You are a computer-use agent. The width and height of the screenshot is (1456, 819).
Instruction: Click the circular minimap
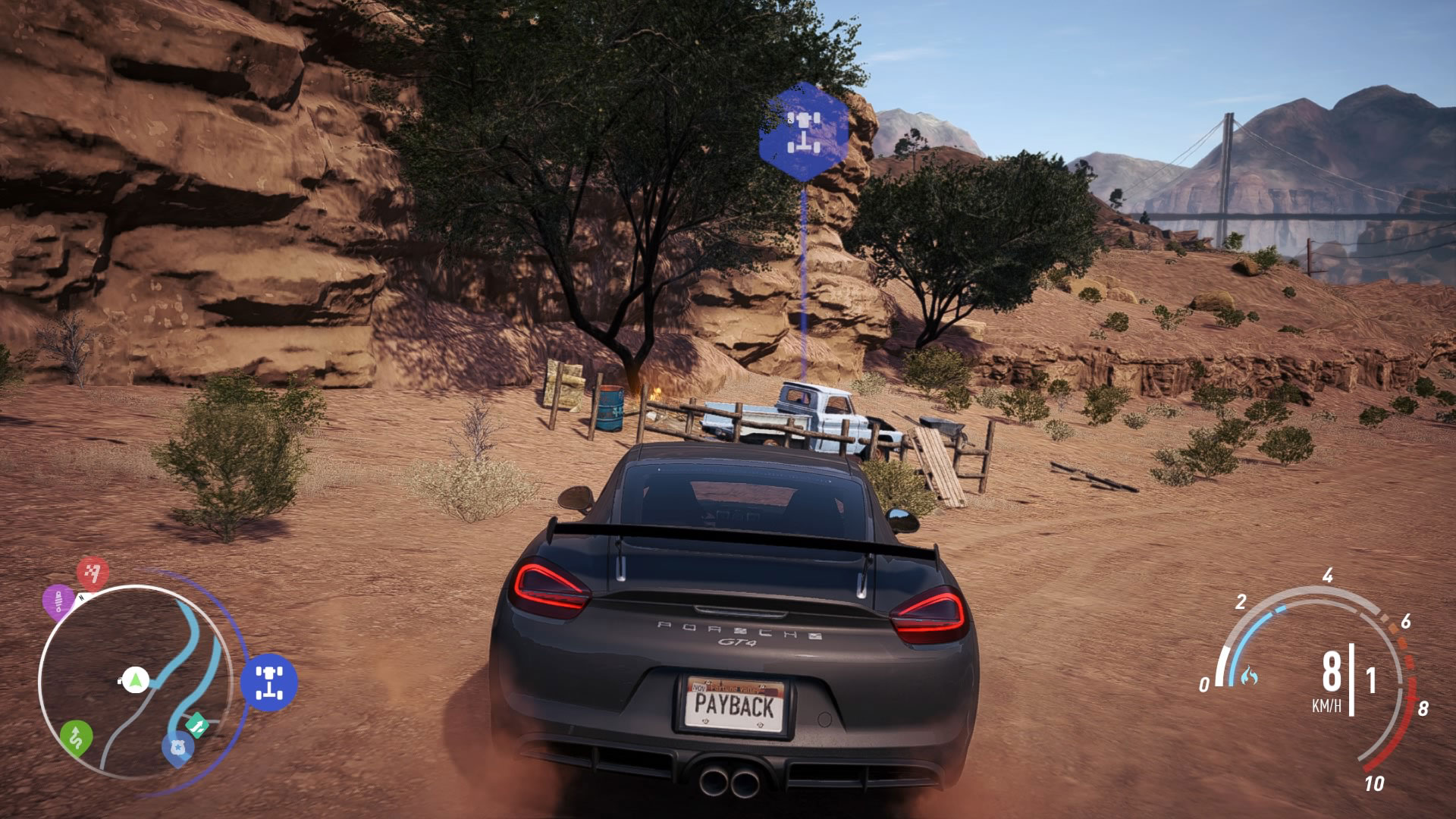(x=135, y=681)
